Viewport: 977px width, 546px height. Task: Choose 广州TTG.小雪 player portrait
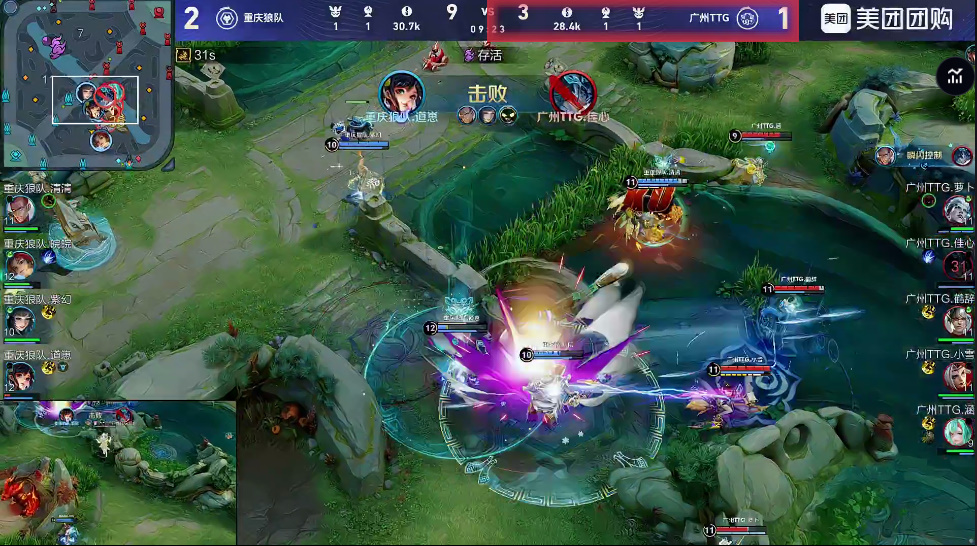click(x=956, y=376)
